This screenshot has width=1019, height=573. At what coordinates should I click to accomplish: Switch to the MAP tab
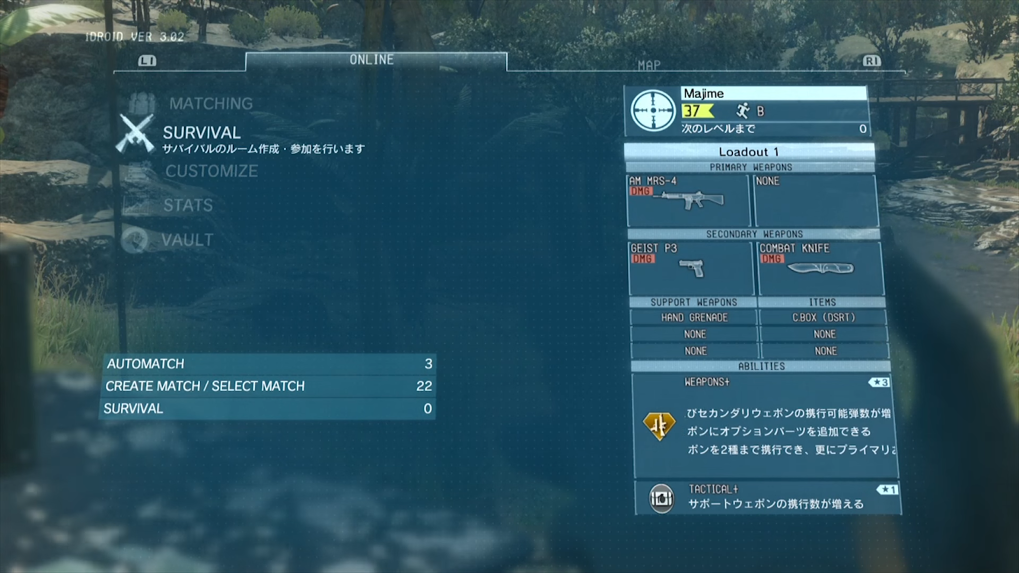[649, 65]
